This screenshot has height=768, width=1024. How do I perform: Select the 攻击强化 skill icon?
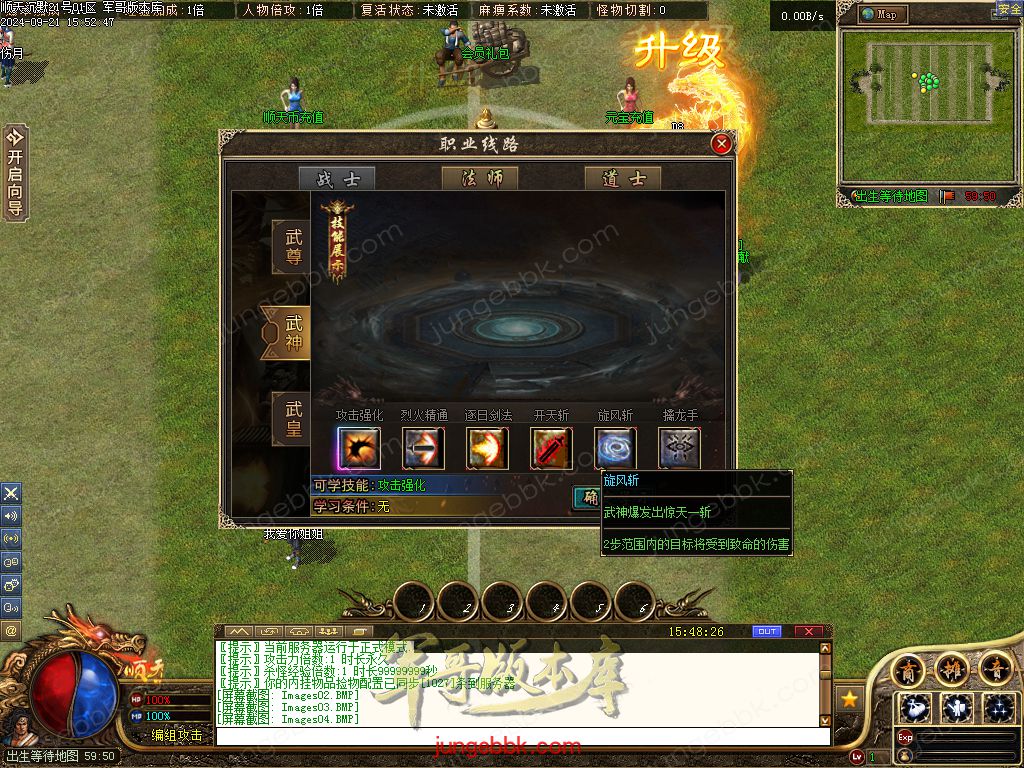358,448
